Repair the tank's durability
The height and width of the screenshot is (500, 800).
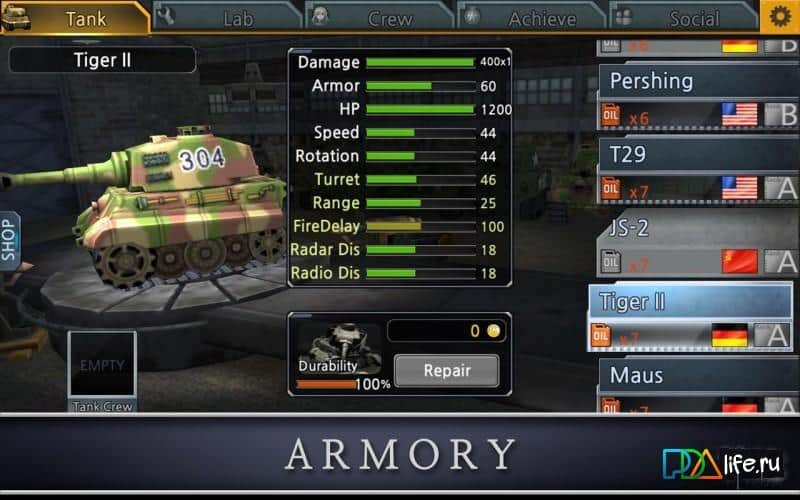446,371
